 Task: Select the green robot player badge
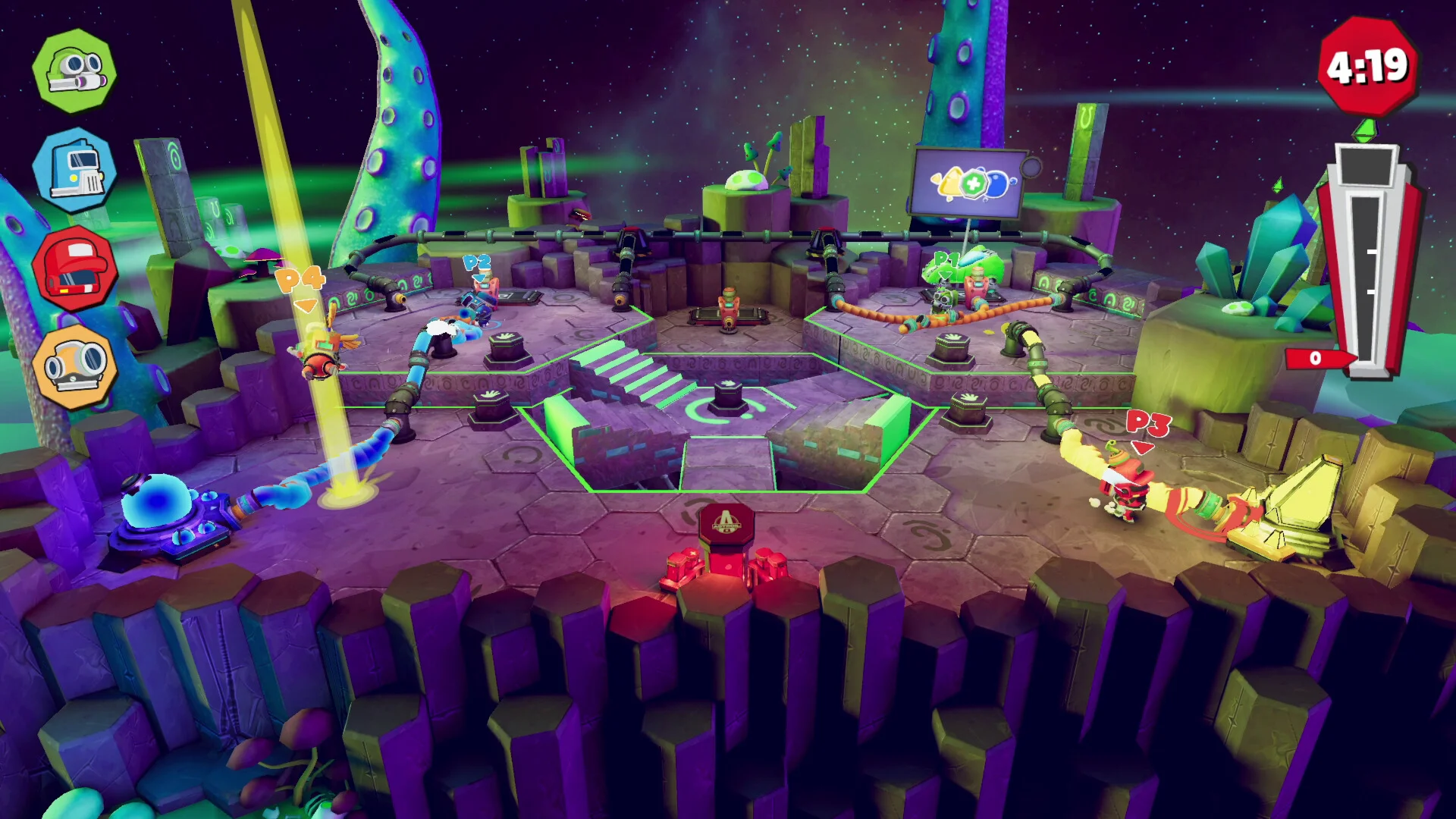click(x=74, y=71)
